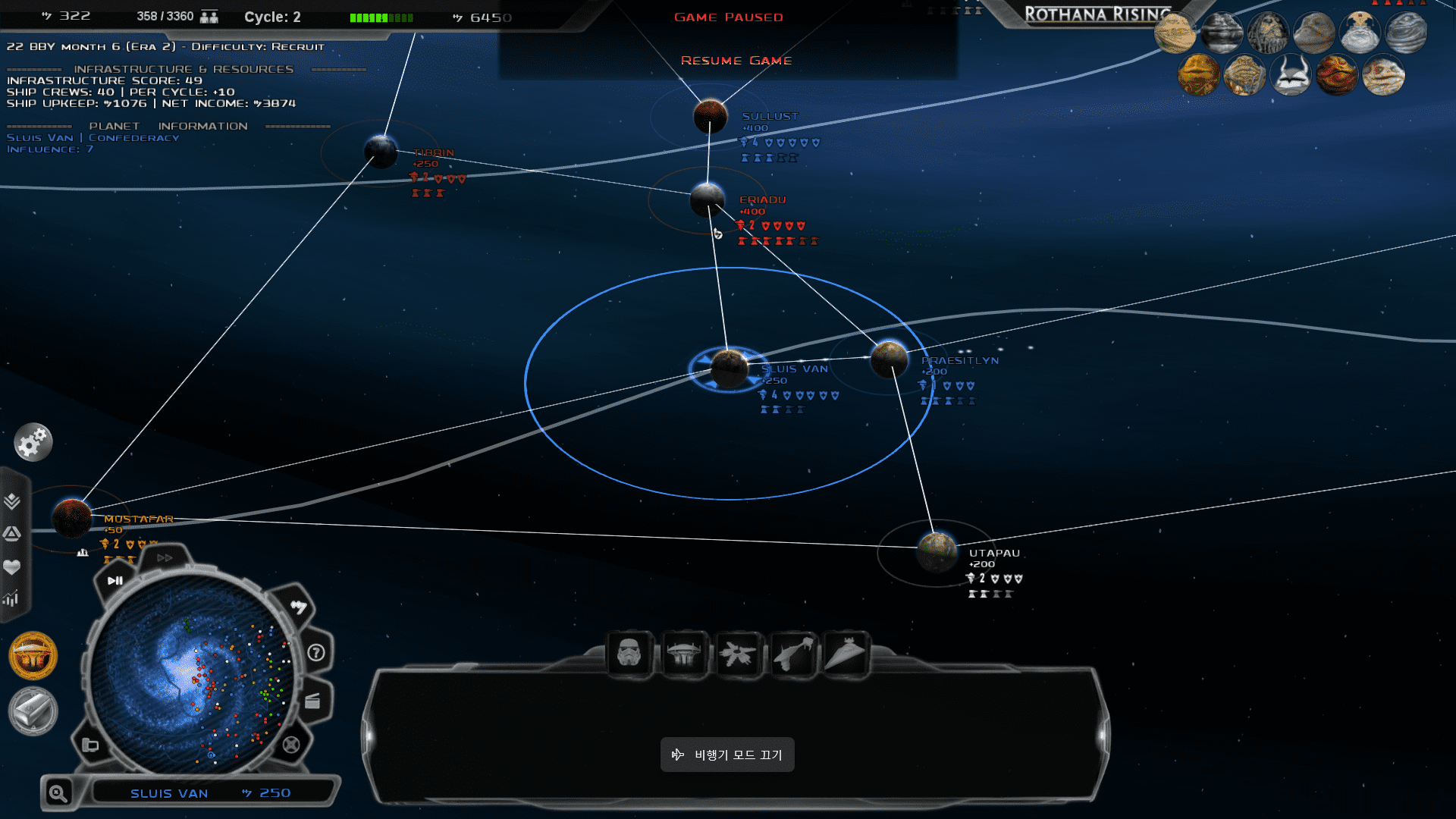Open the space station build tab

(x=684, y=654)
